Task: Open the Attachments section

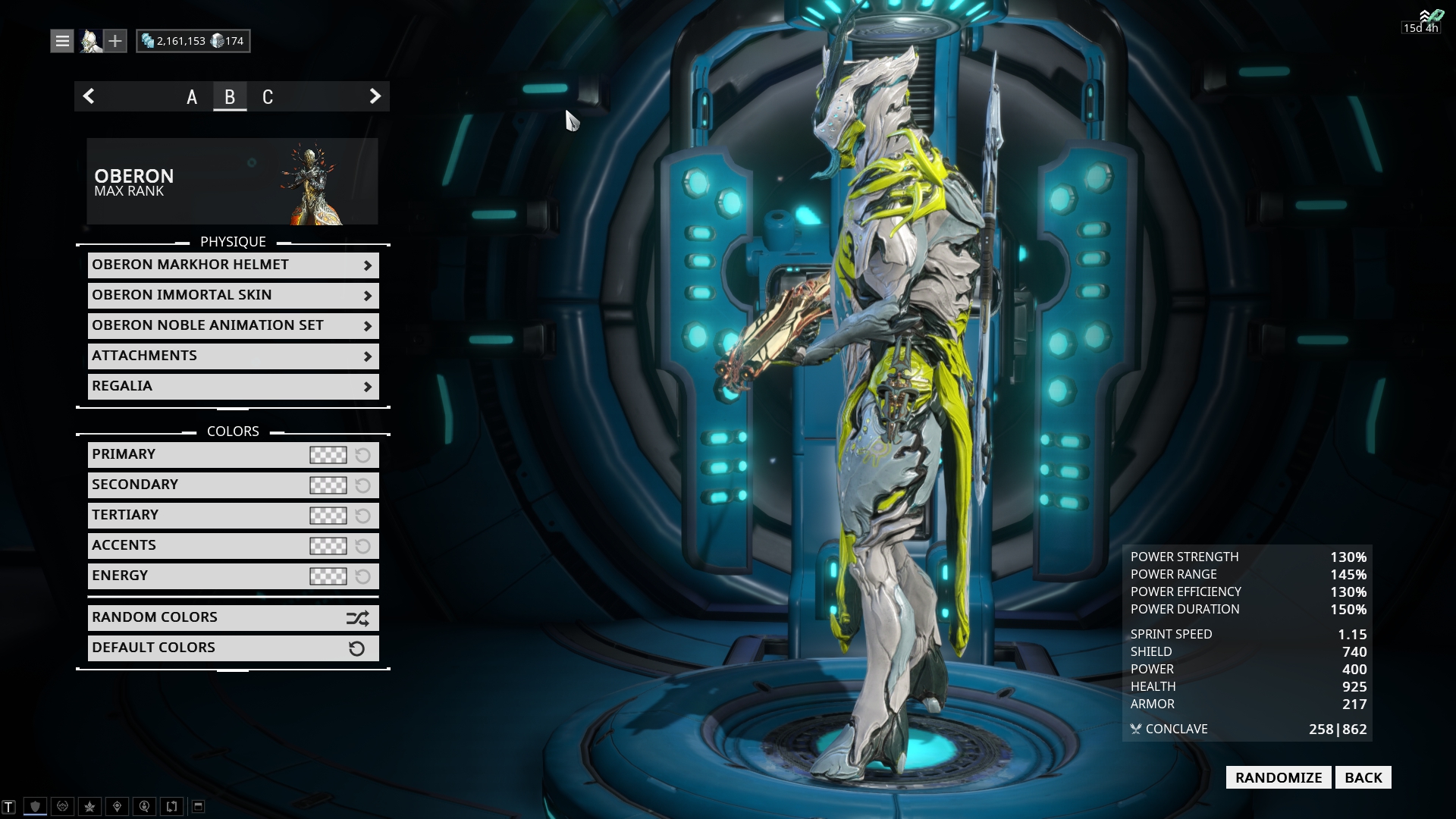Action: pyautogui.click(x=232, y=355)
